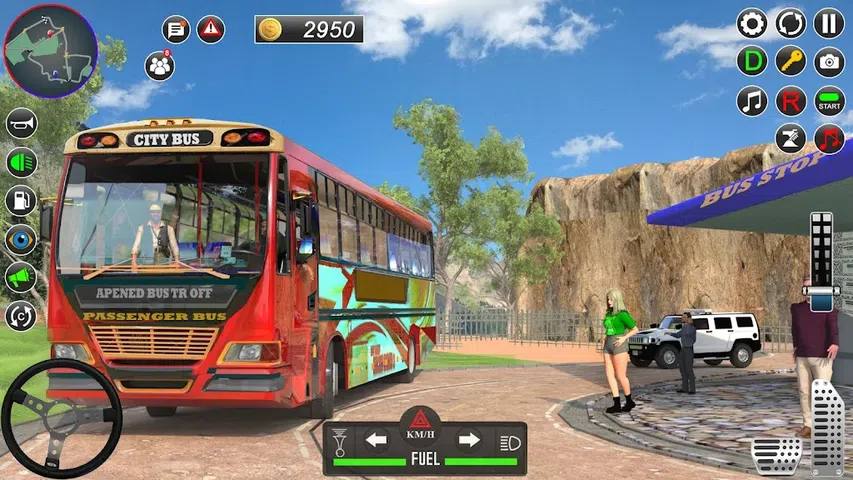Pause the game
853x480 pixels.
click(x=829, y=23)
